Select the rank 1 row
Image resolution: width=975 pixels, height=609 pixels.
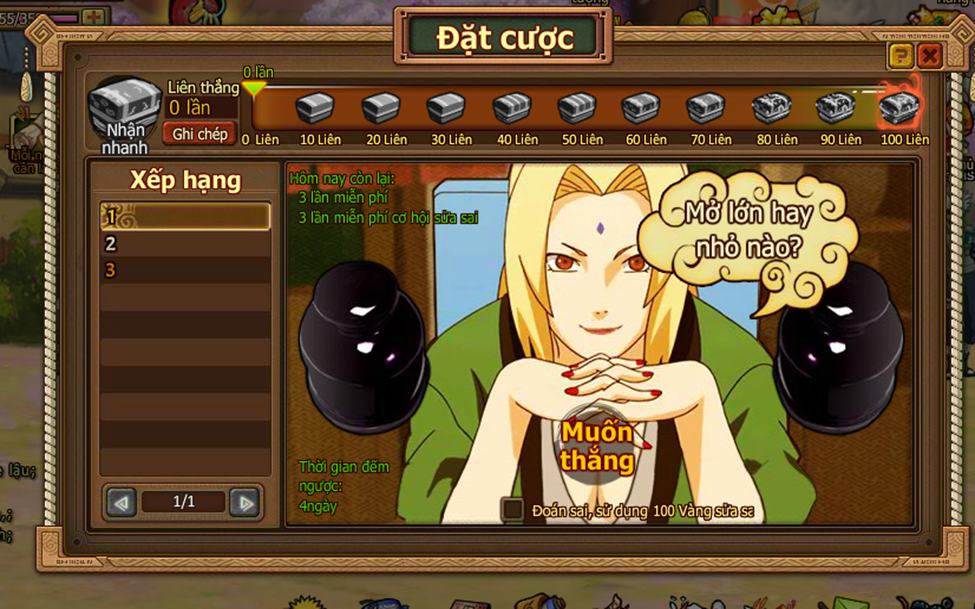185,217
